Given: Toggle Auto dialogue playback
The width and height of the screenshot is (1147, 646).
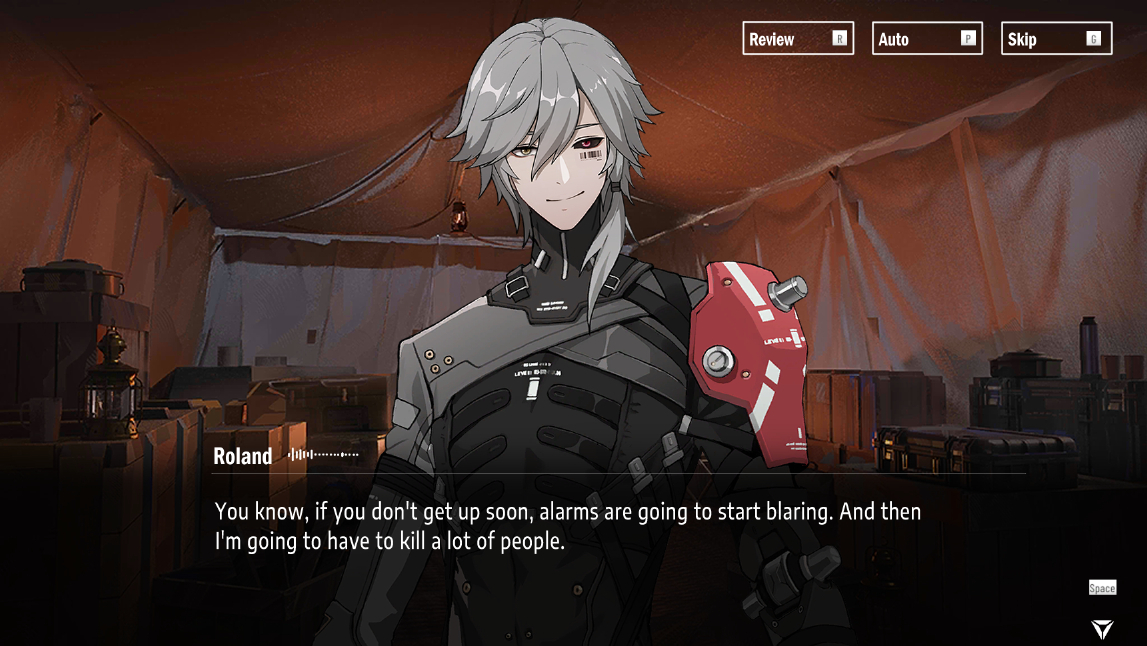Looking at the screenshot, I should [927, 39].
